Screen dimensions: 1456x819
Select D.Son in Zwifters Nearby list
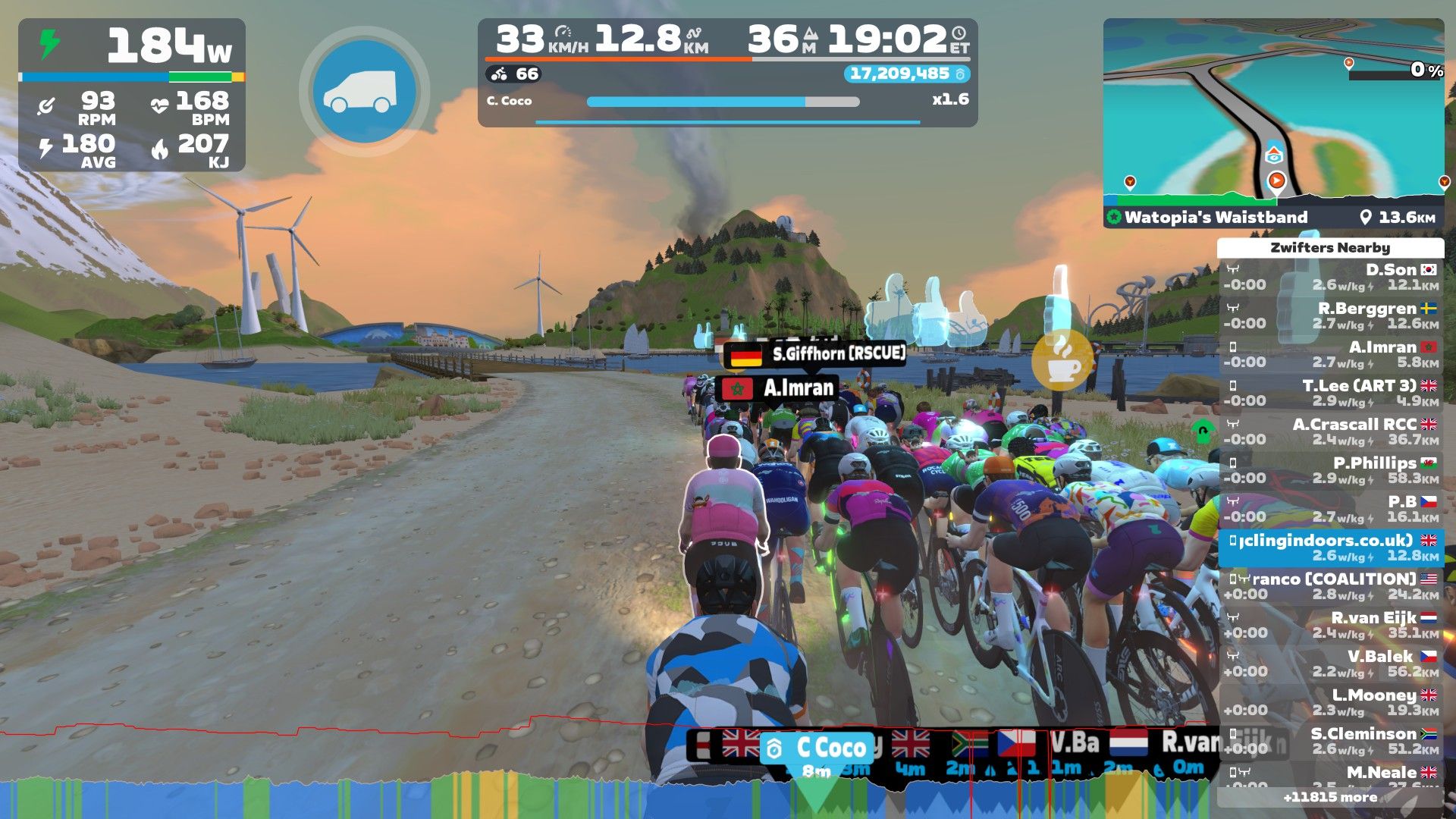tap(1331, 277)
